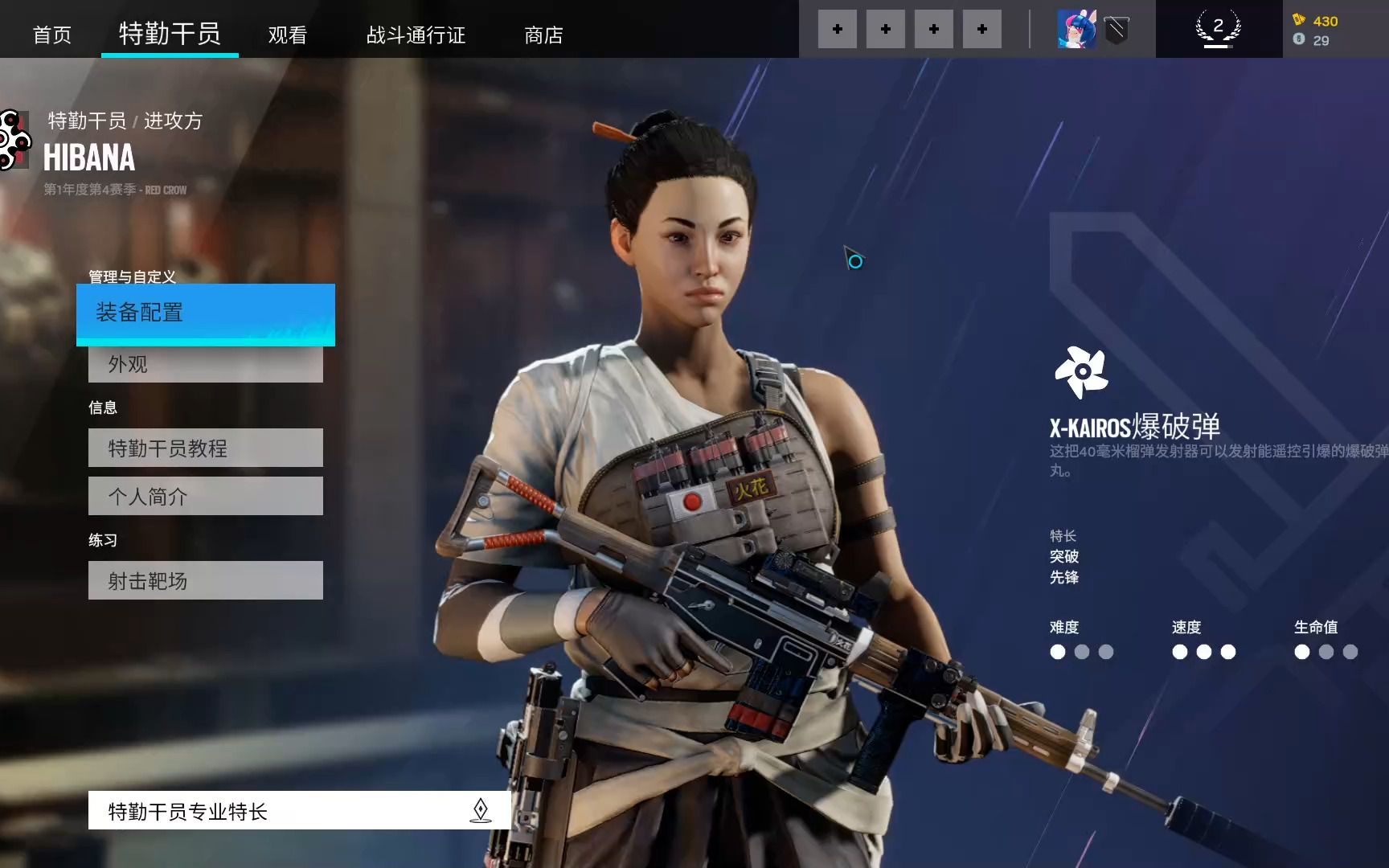Open the 外观 appearance menu
The width and height of the screenshot is (1389, 868).
pyautogui.click(x=206, y=365)
